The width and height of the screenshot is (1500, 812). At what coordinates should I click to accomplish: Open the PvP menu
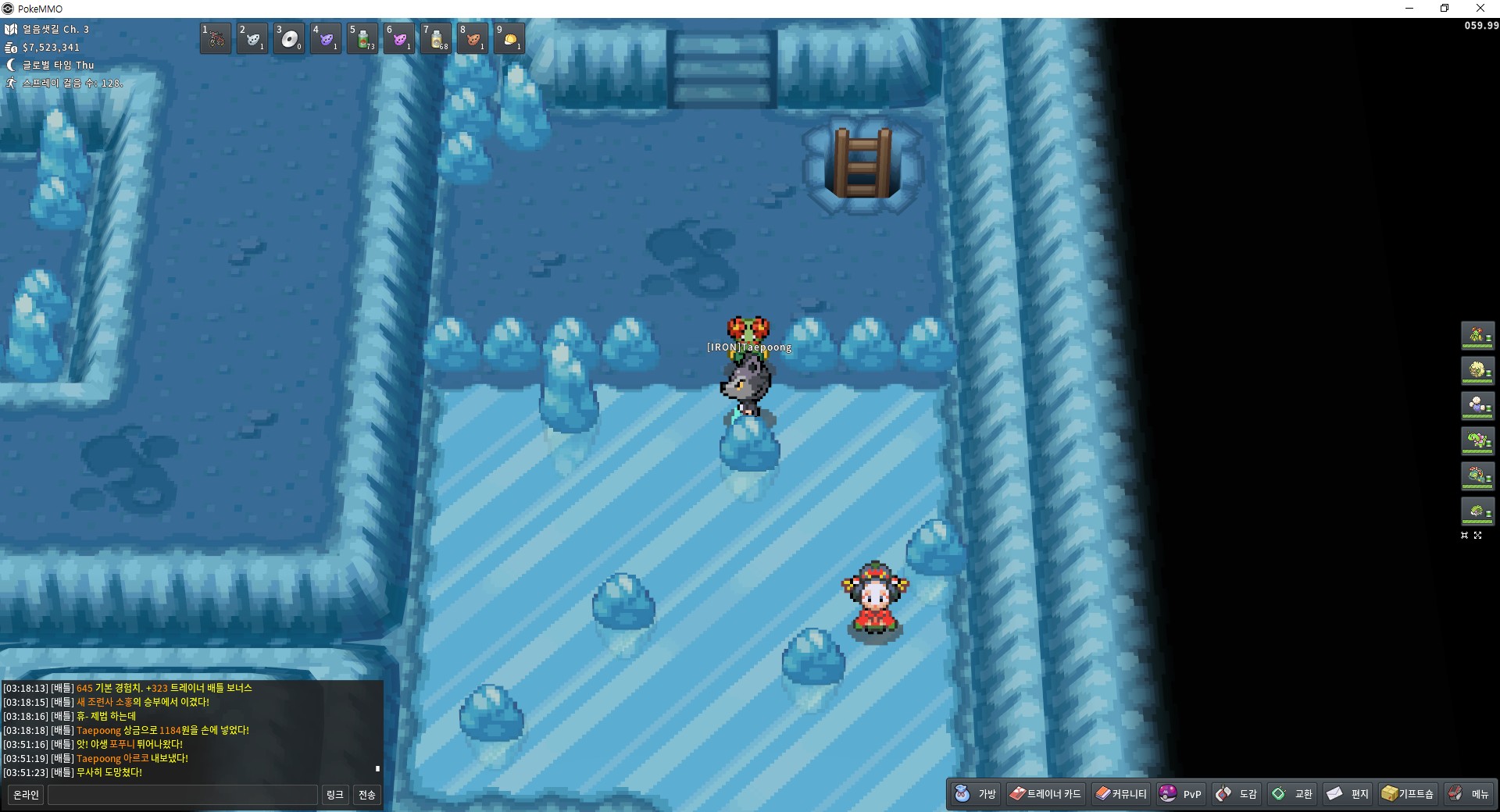coord(1180,794)
